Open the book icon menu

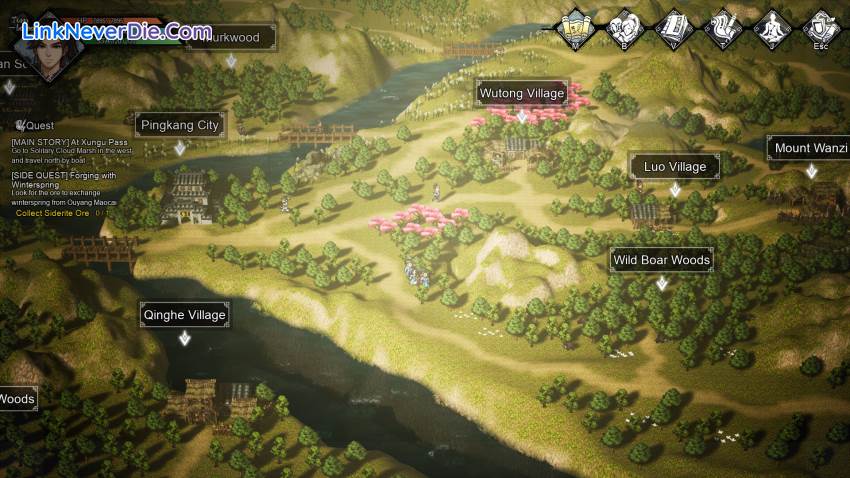pos(674,25)
